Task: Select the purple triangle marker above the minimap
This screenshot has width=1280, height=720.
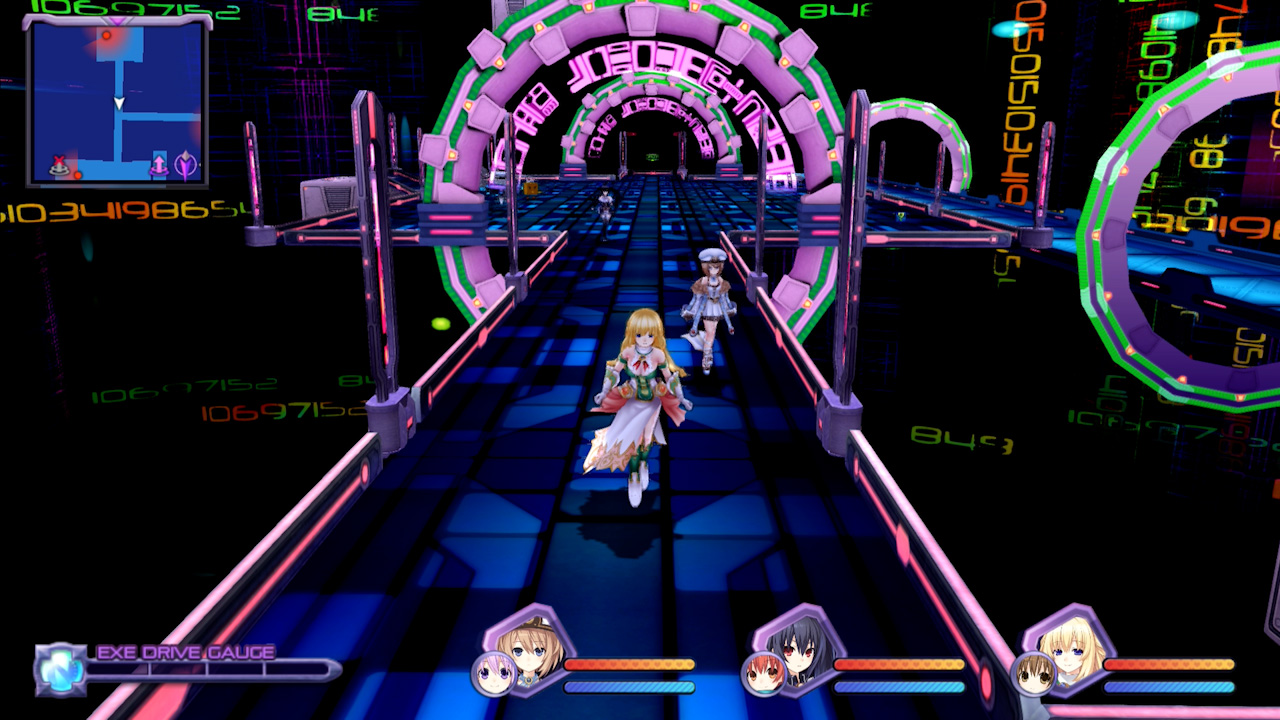Action: pyautogui.click(x=119, y=21)
